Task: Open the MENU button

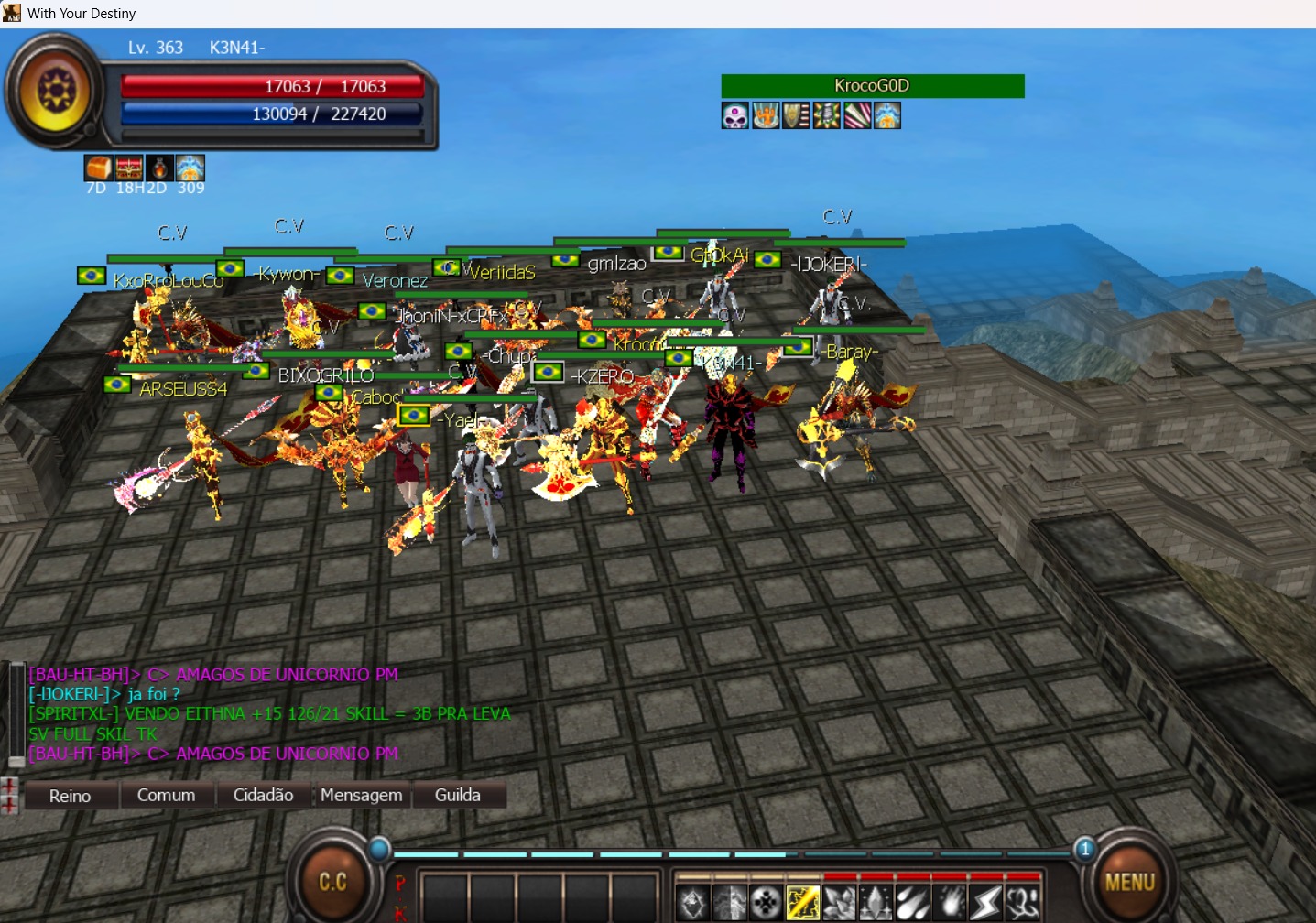Action: (x=1129, y=882)
